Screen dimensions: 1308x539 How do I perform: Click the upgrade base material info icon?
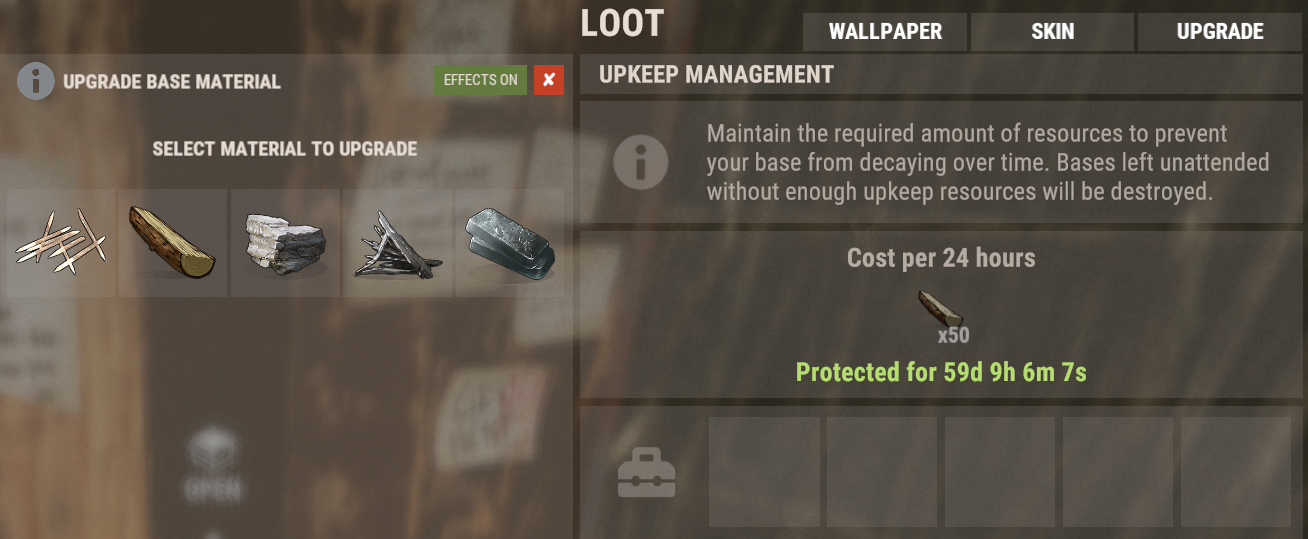tap(35, 81)
